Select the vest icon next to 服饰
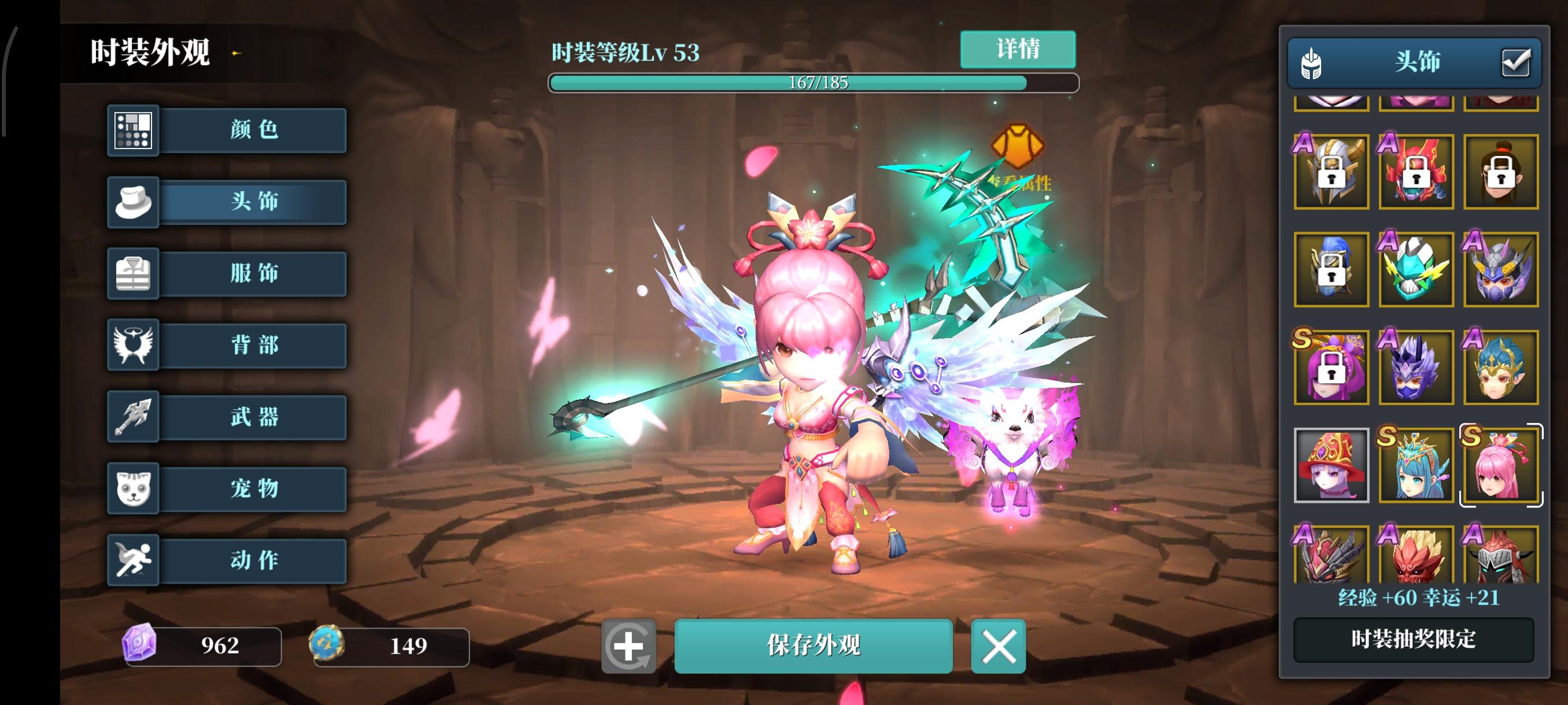This screenshot has height=705, width=1568. [134, 273]
